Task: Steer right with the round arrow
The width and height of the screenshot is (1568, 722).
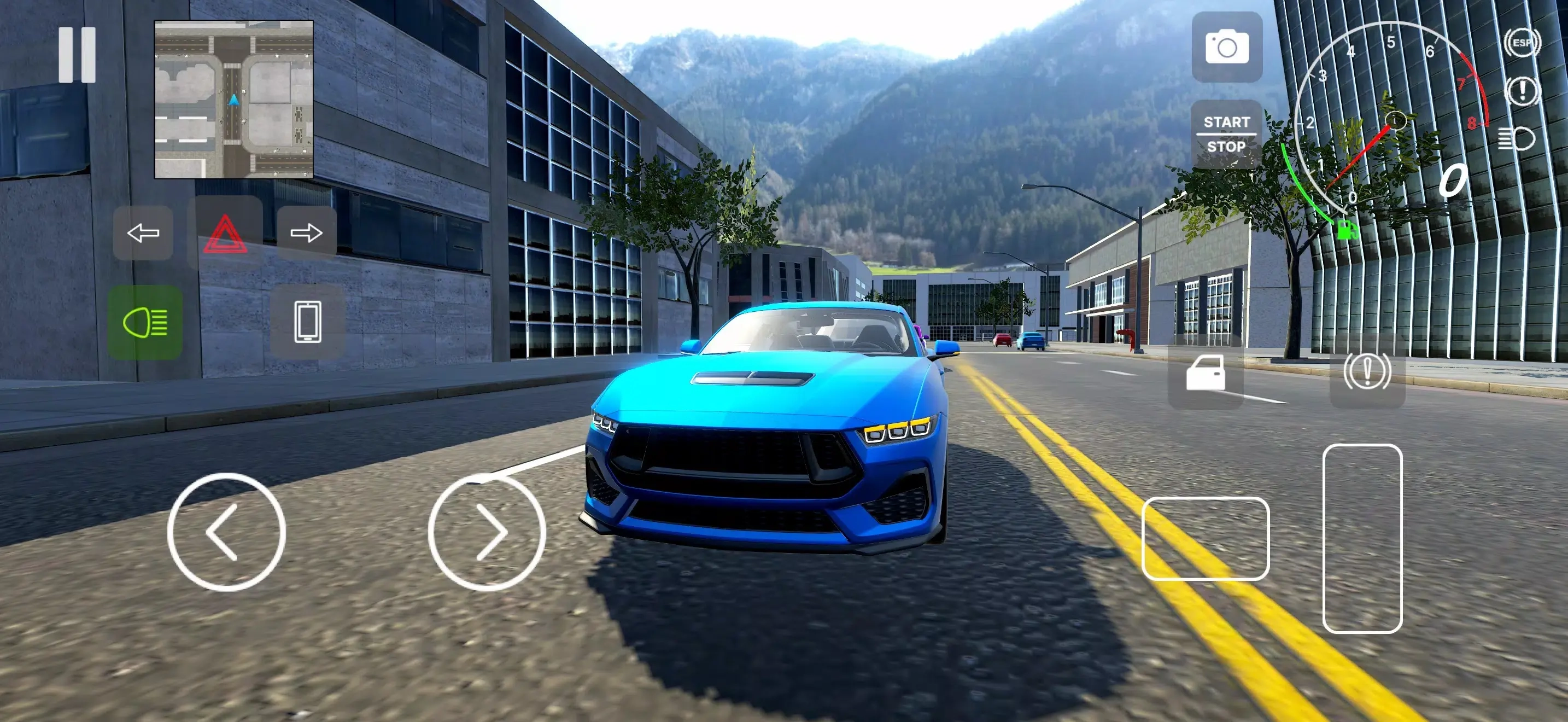Action: 487,532
